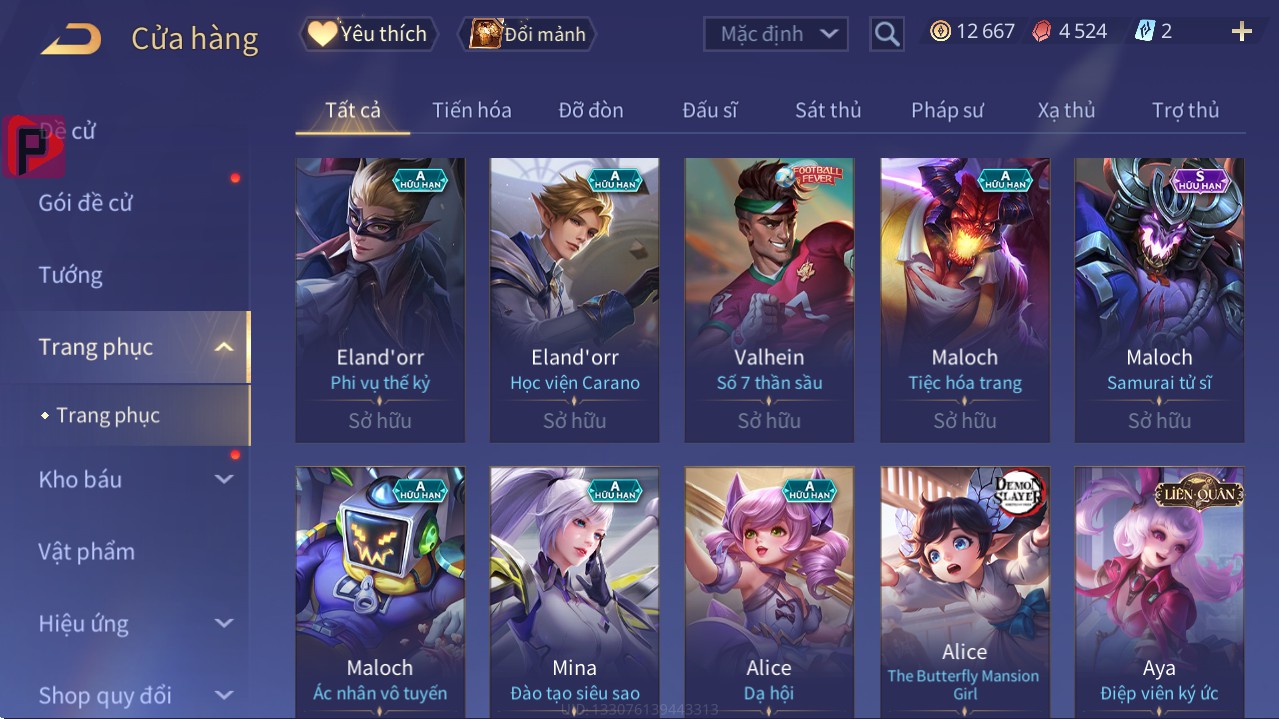Screen dimensions: 1279x719
Task: Open the Vật phẩm items section
Action: pyautogui.click(x=87, y=552)
